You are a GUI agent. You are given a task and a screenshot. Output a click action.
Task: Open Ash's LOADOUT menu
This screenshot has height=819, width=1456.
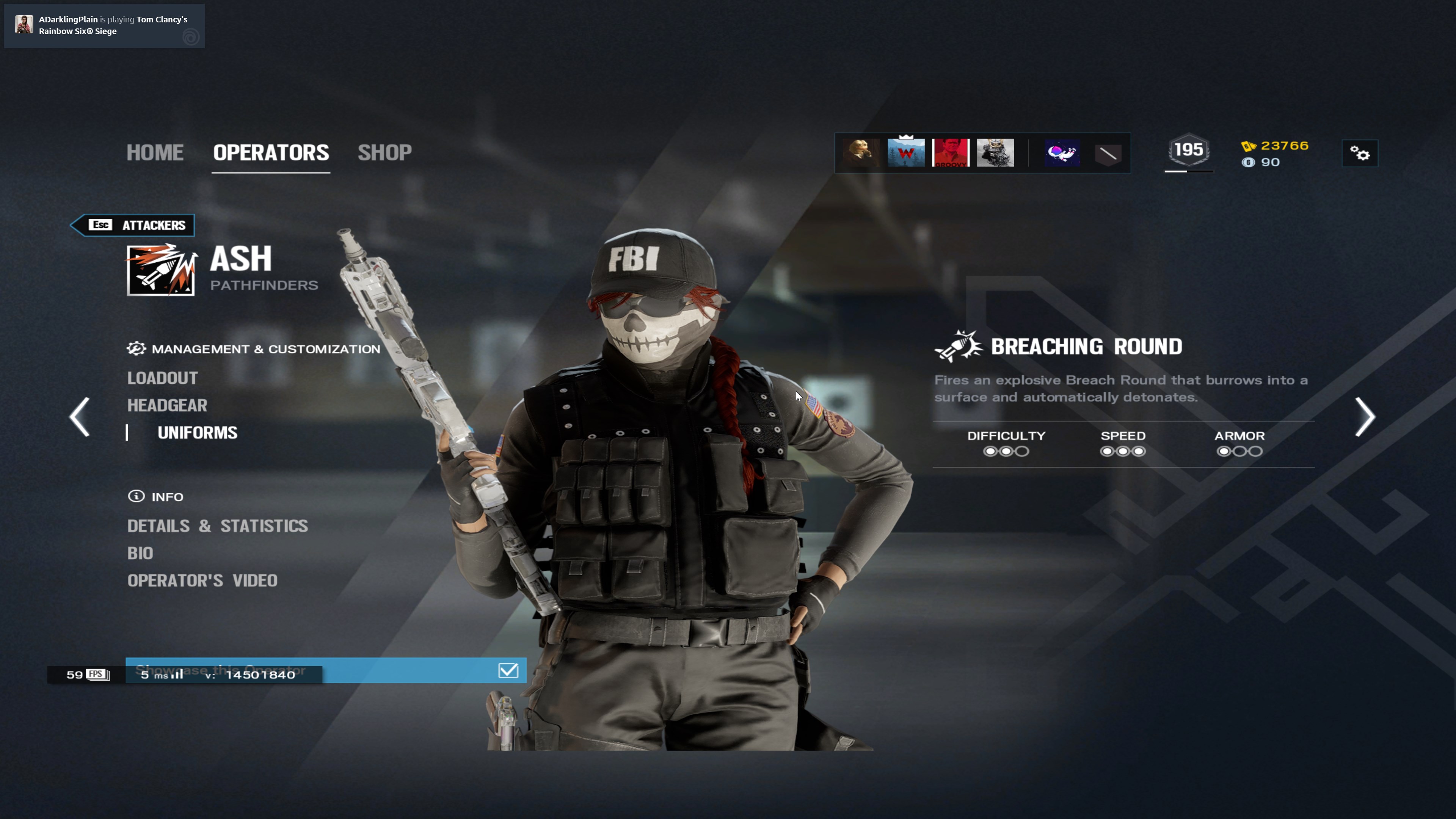(162, 378)
